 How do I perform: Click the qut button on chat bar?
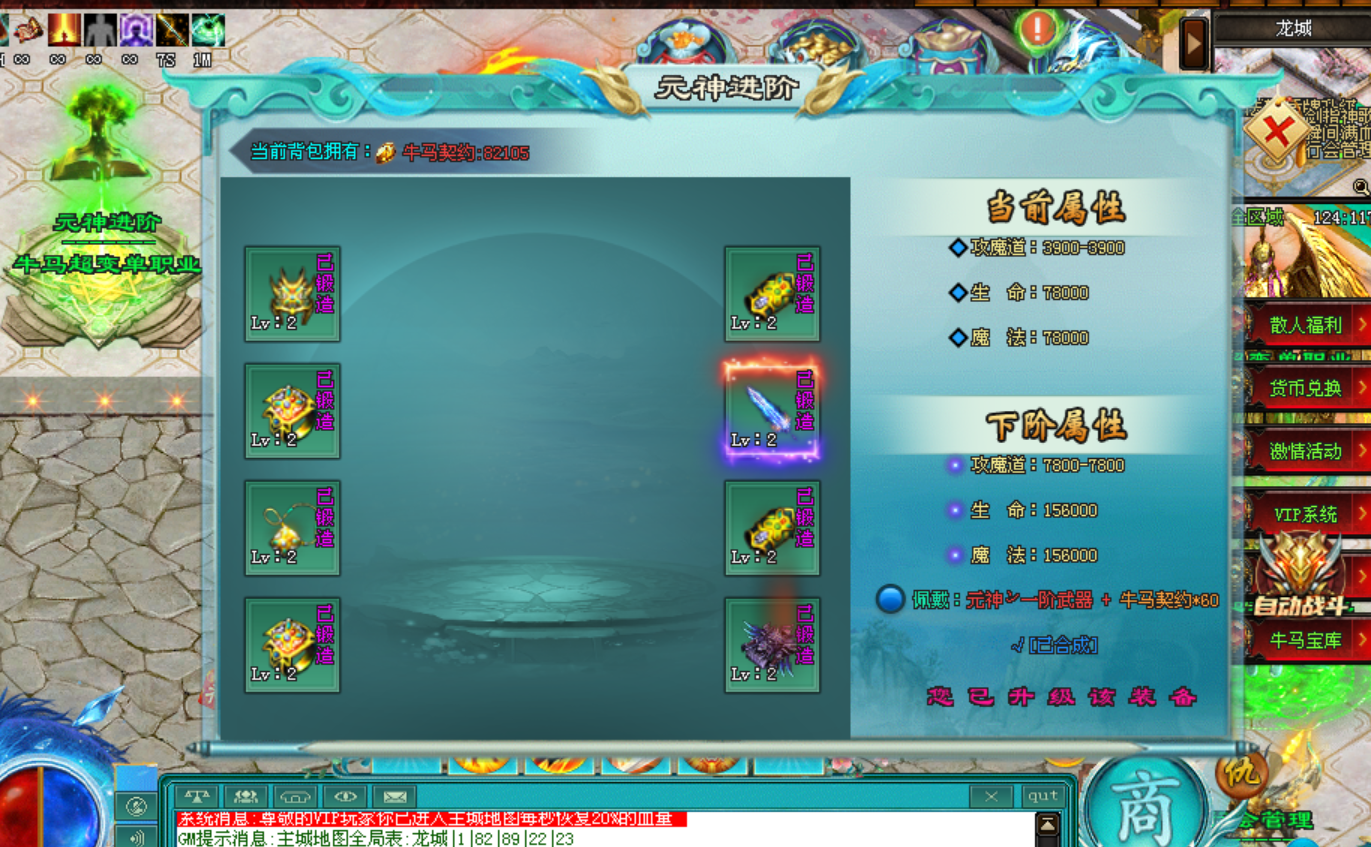pos(1042,796)
